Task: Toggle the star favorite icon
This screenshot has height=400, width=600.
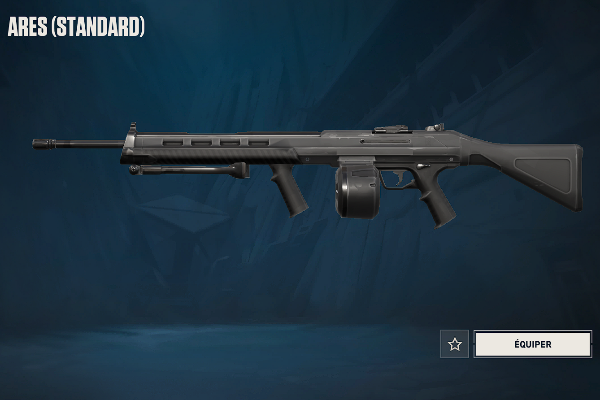Action: click(x=455, y=344)
